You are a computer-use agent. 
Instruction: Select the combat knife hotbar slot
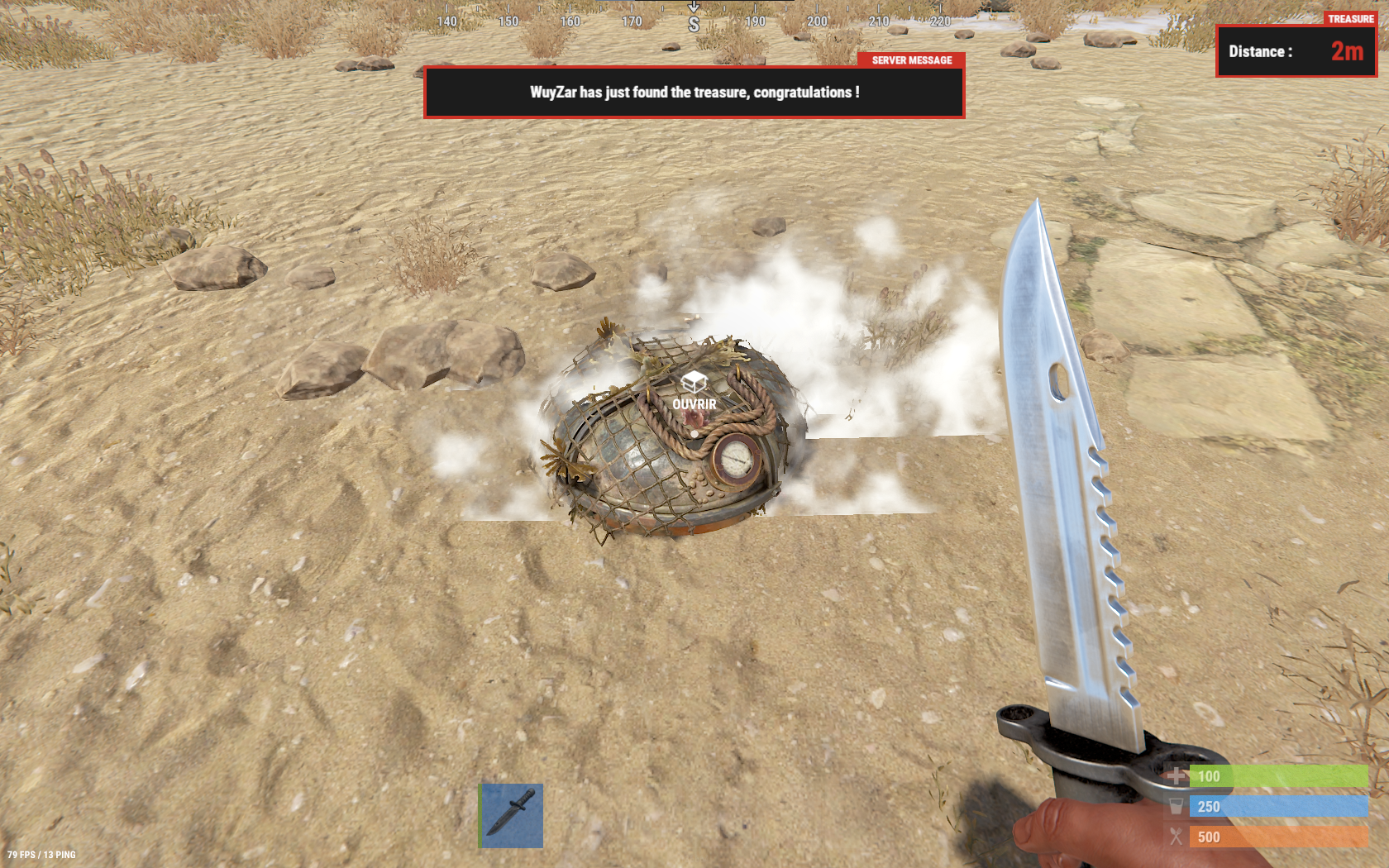(512, 815)
